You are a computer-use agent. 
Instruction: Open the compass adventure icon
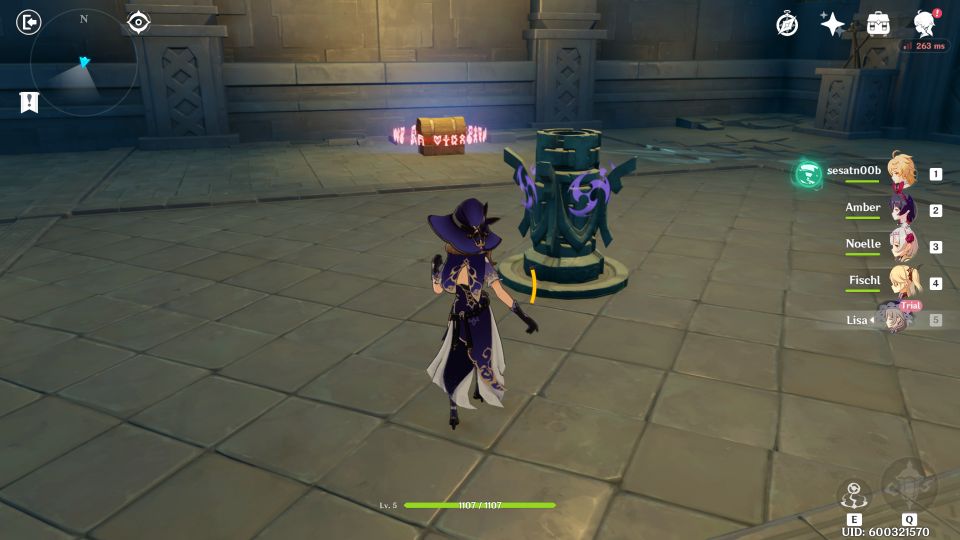point(787,24)
